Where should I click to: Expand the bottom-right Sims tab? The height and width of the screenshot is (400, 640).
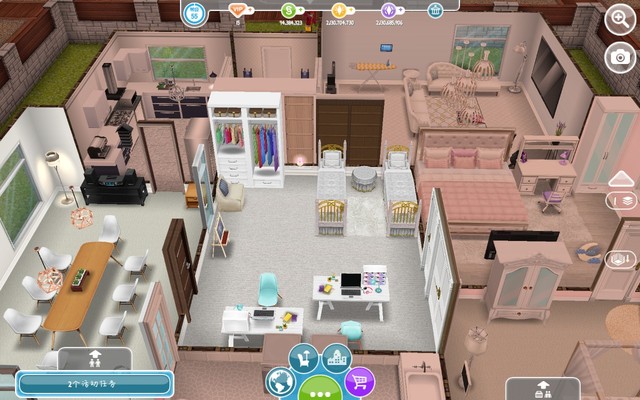click(543, 389)
